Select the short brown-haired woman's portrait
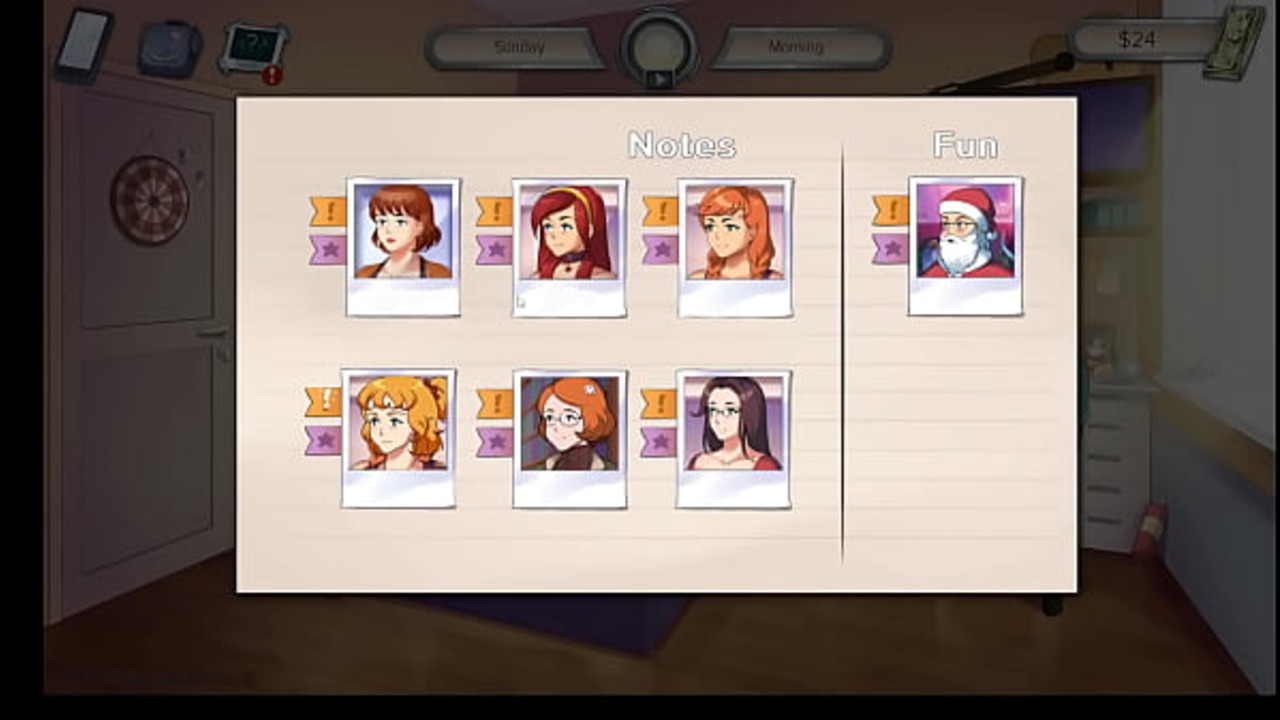 403,246
